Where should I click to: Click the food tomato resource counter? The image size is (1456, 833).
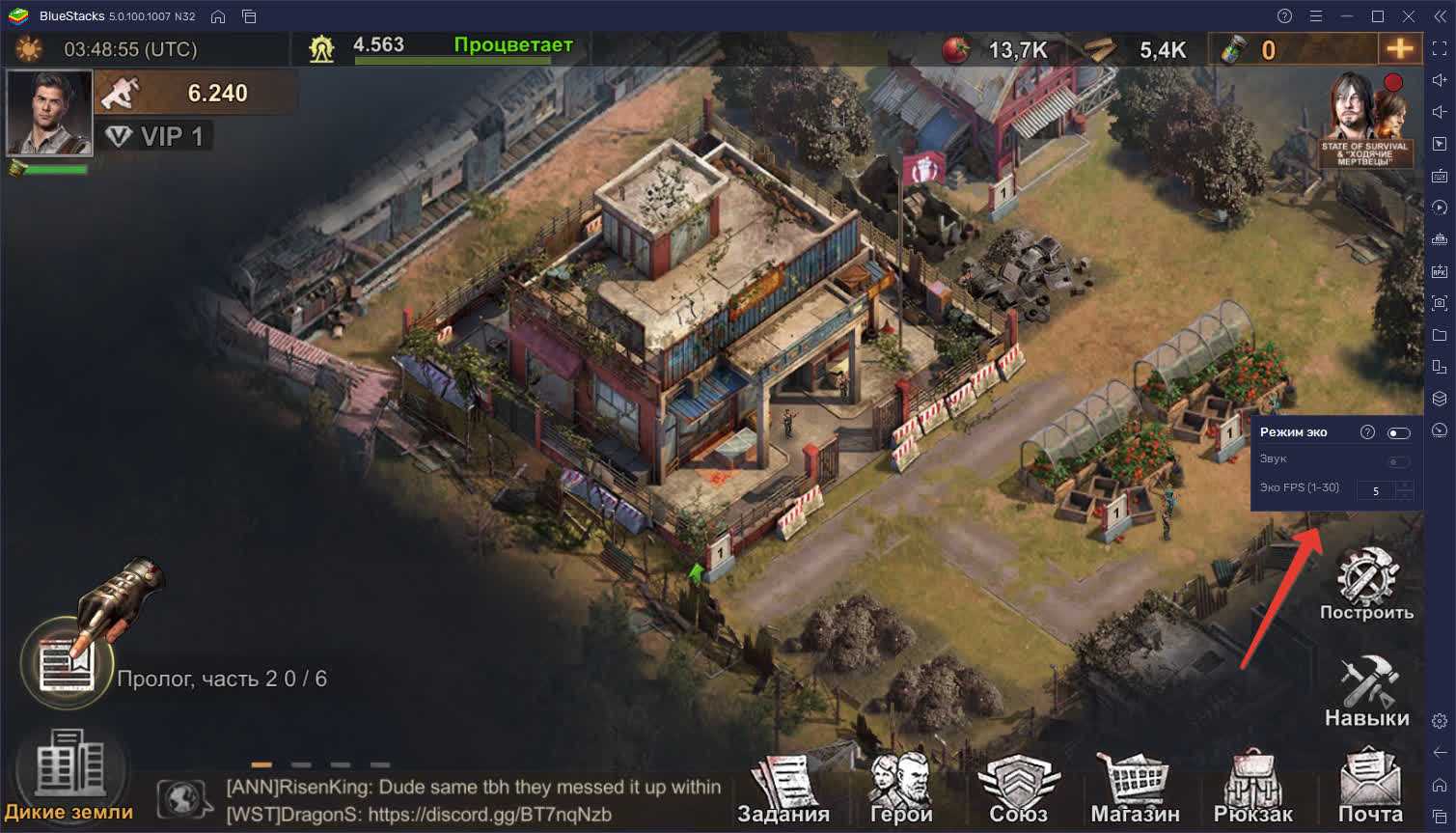(x=1000, y=49)
